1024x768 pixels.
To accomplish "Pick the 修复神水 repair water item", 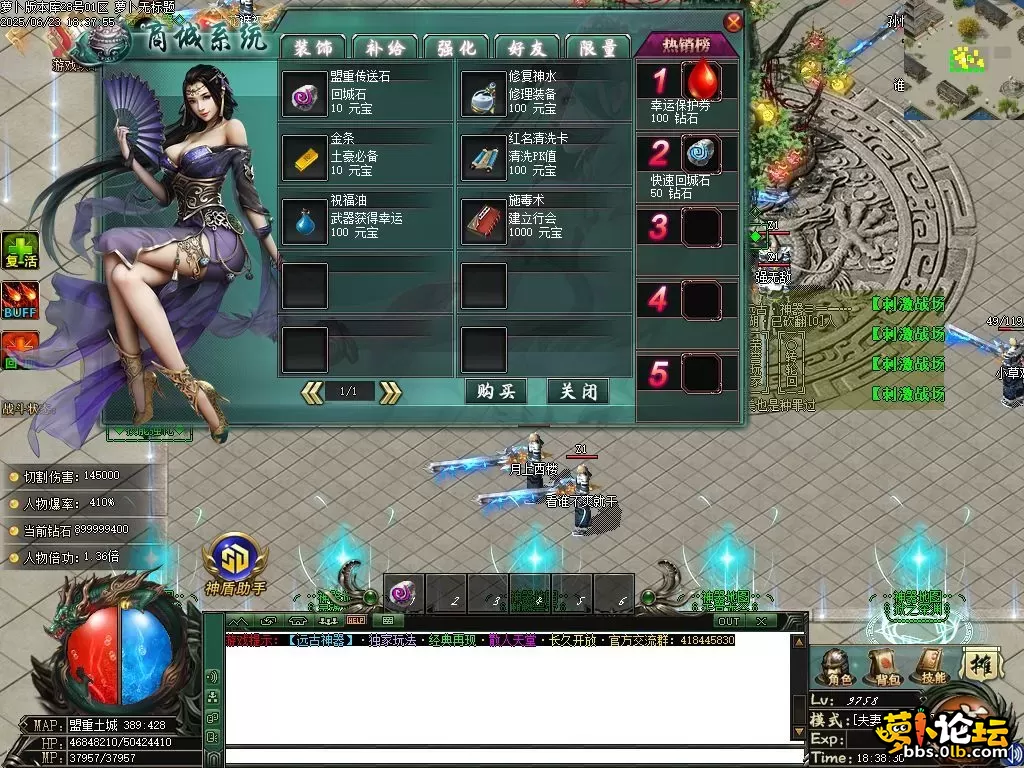I will pyautogui.click(x=483, y=94).
